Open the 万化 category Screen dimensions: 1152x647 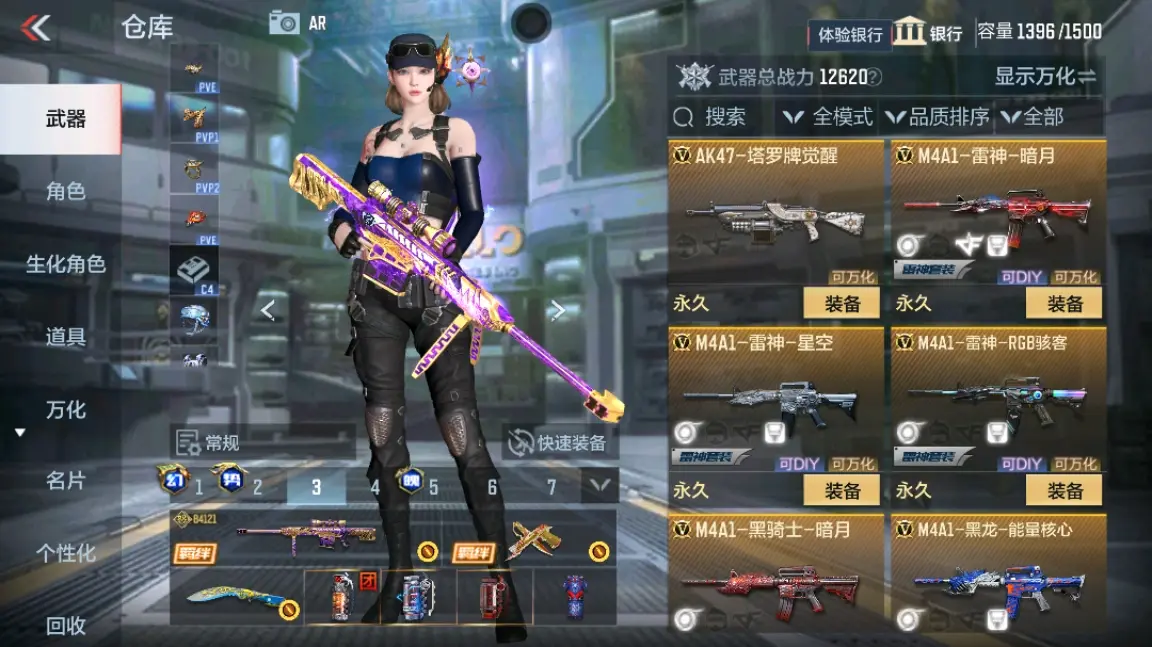[65, 410]
